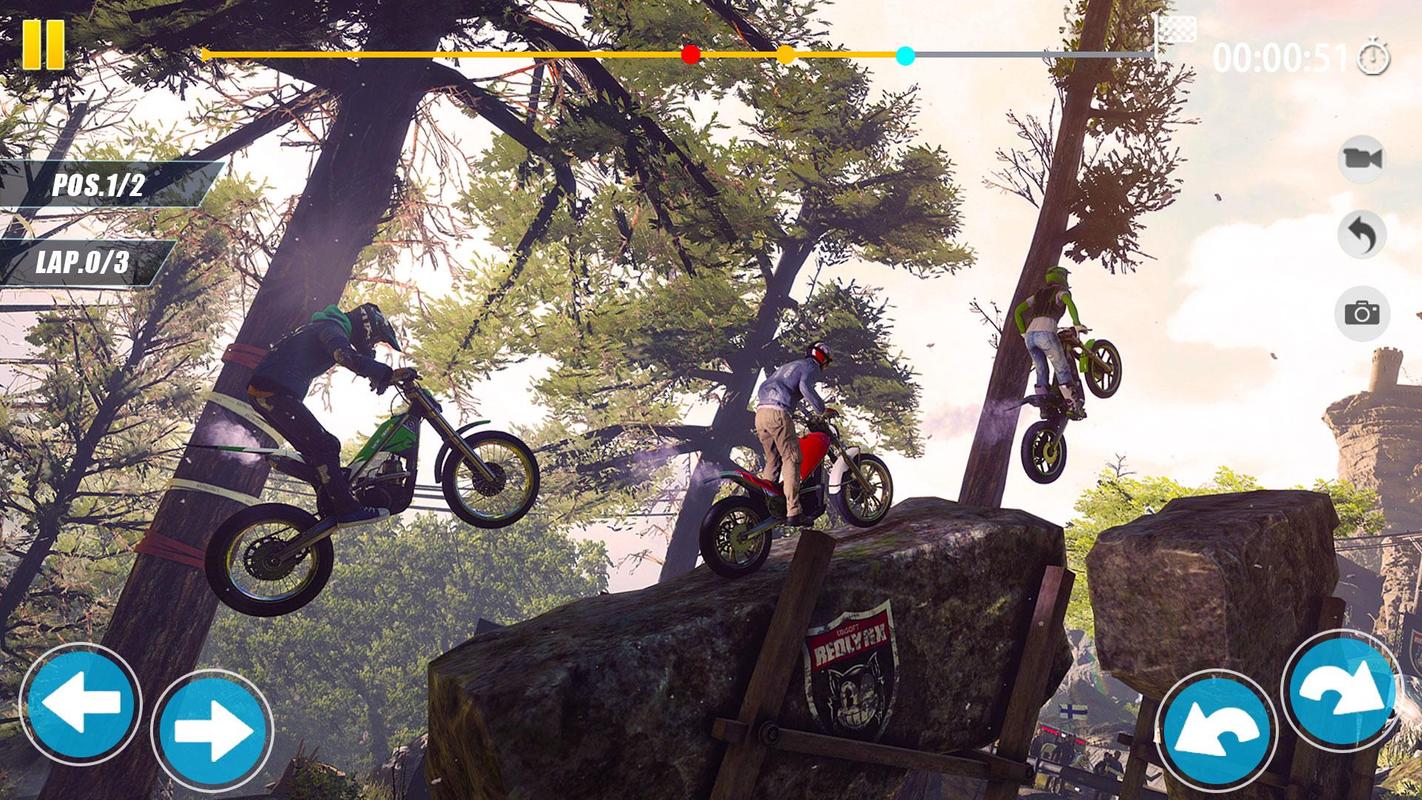The height and width of the screenshot is (800, 1422).
Task: Take a screenshot with the photo camera icon
Action: 1362,313
